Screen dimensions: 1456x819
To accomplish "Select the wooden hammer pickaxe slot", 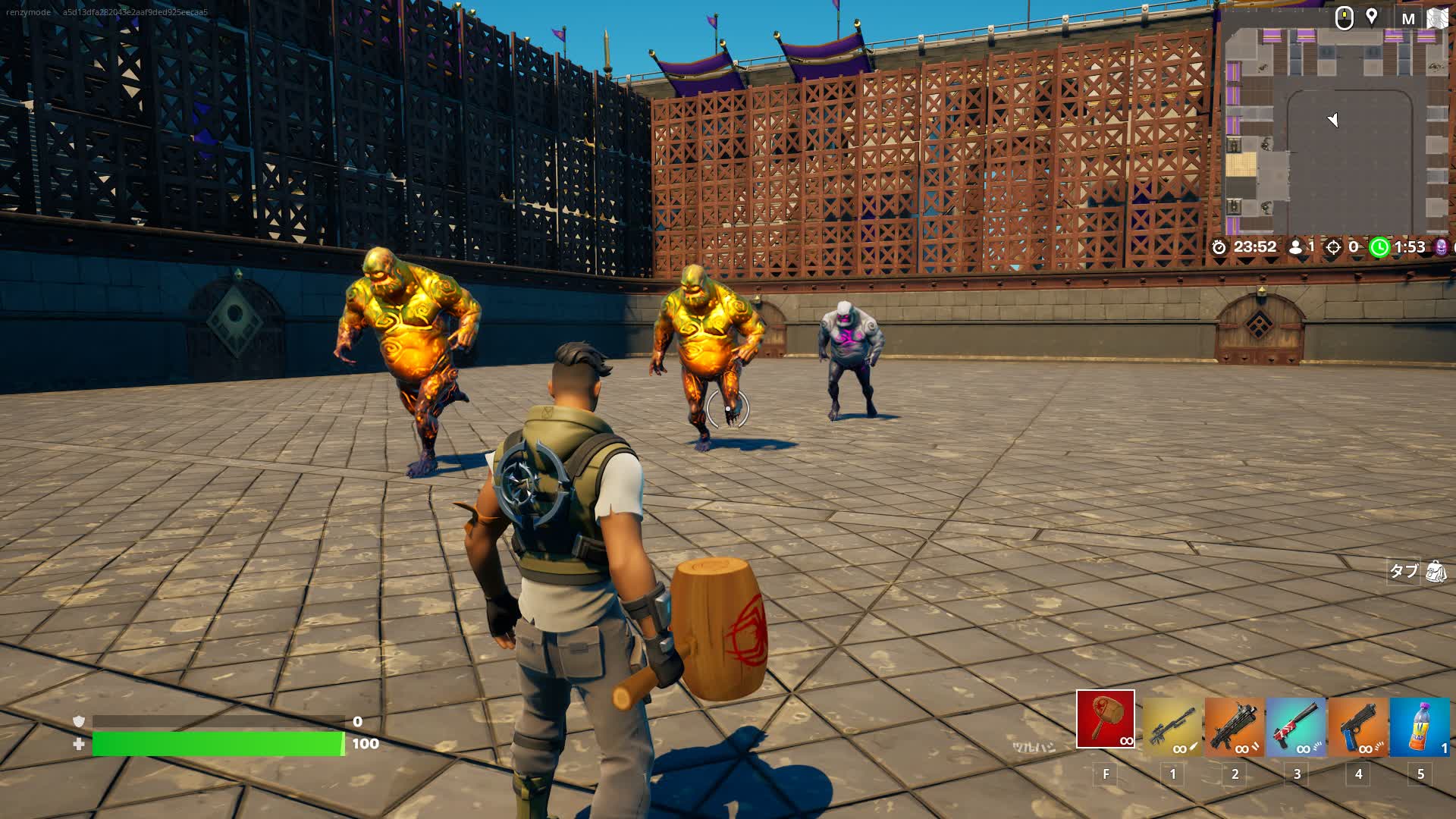I will (x=1105, y=719).
